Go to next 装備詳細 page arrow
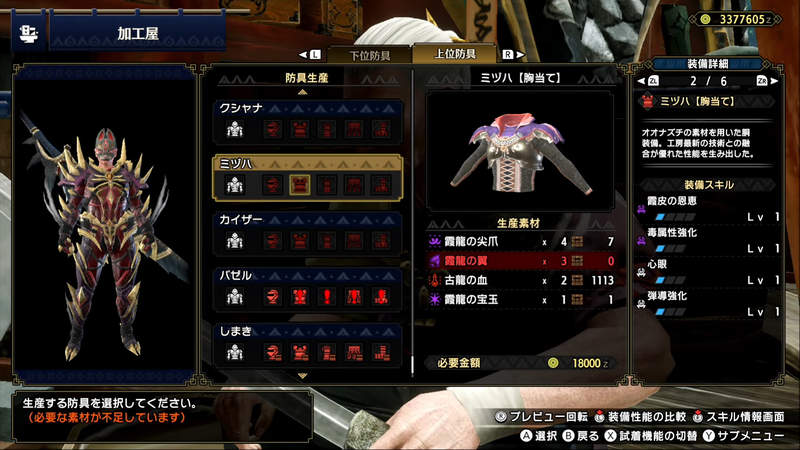 tap(773, 81)
